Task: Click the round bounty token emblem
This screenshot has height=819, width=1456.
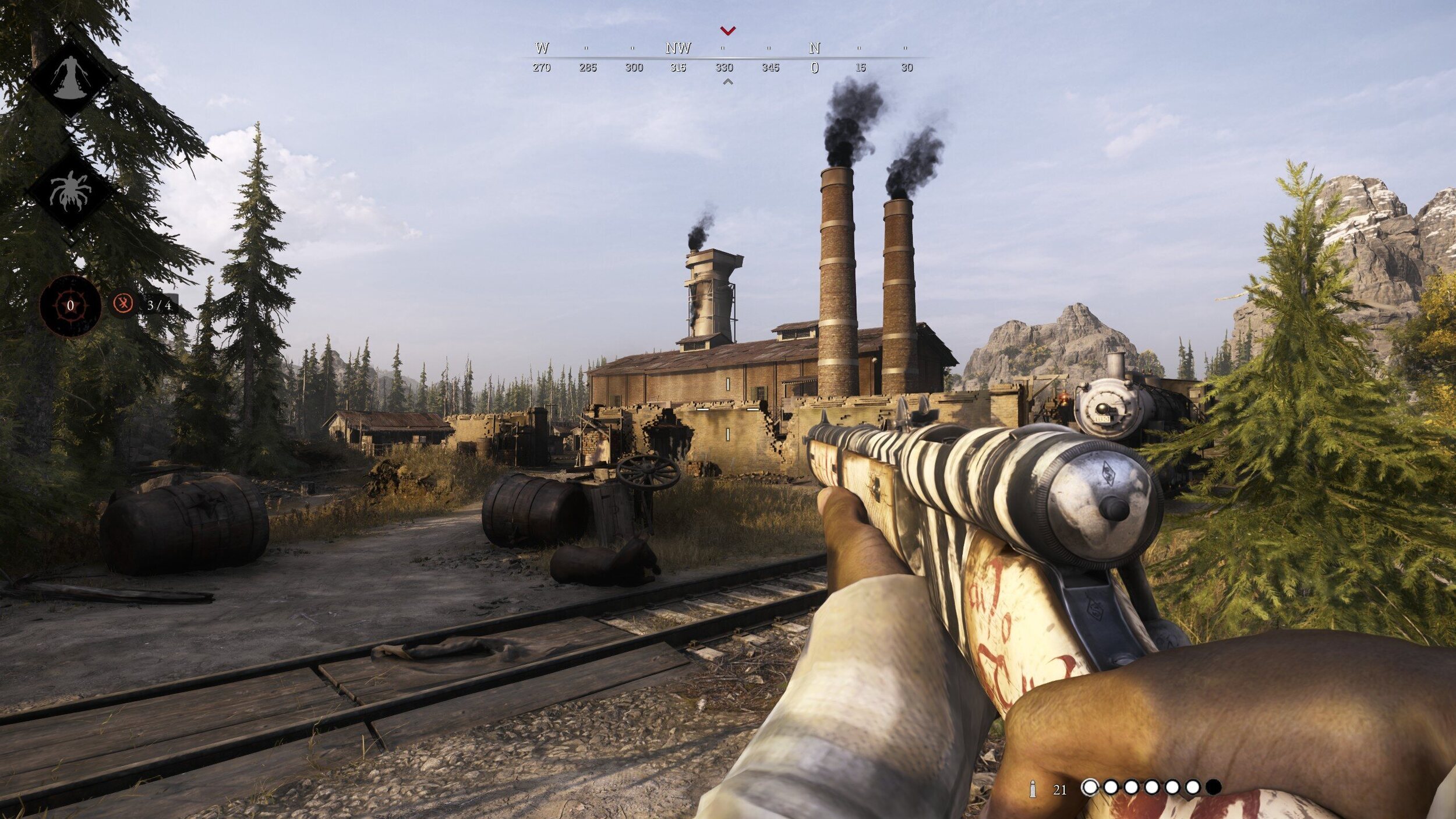Action: point(70,305)
